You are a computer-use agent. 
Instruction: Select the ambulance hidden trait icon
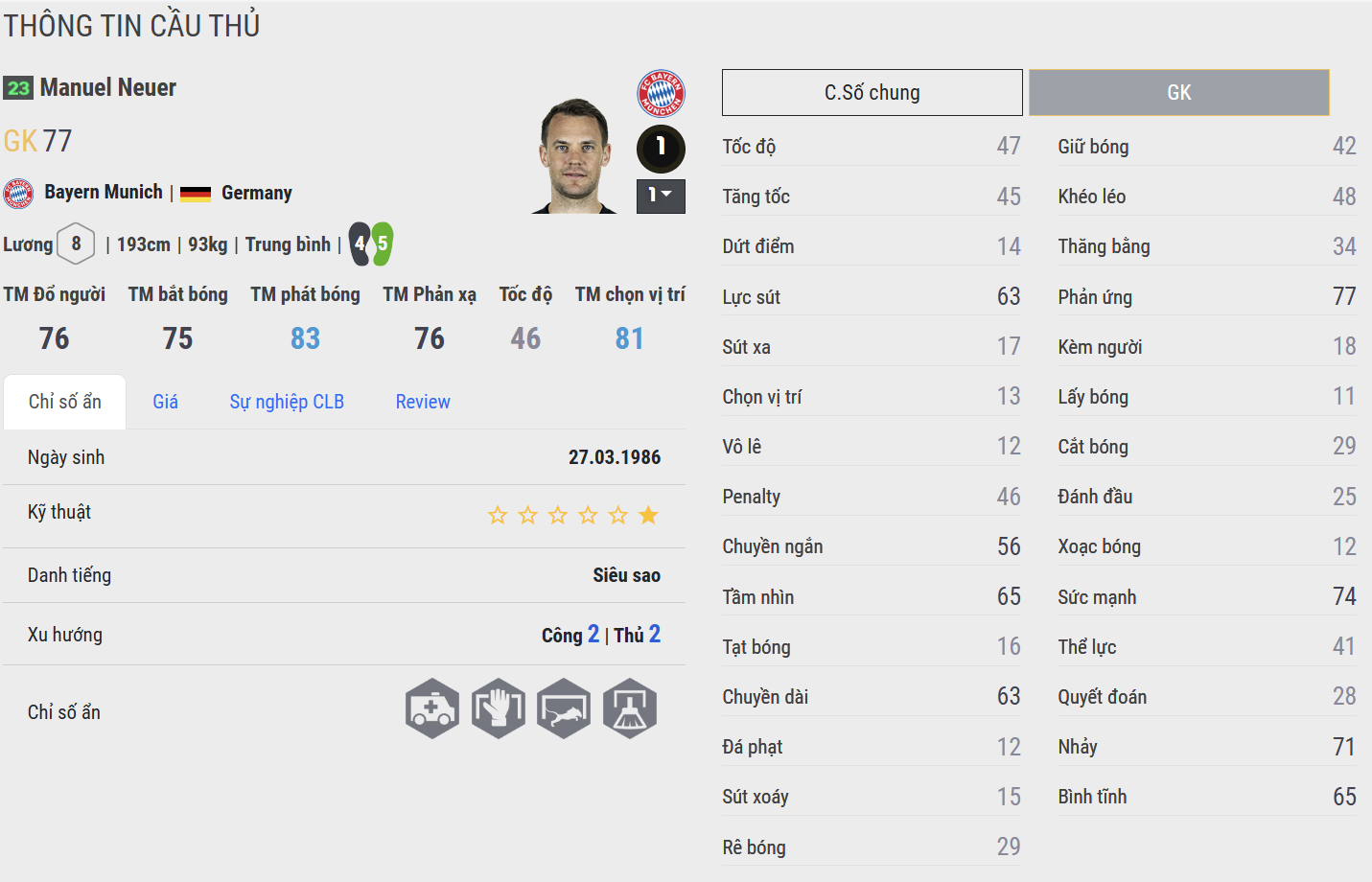pos(432,709)
